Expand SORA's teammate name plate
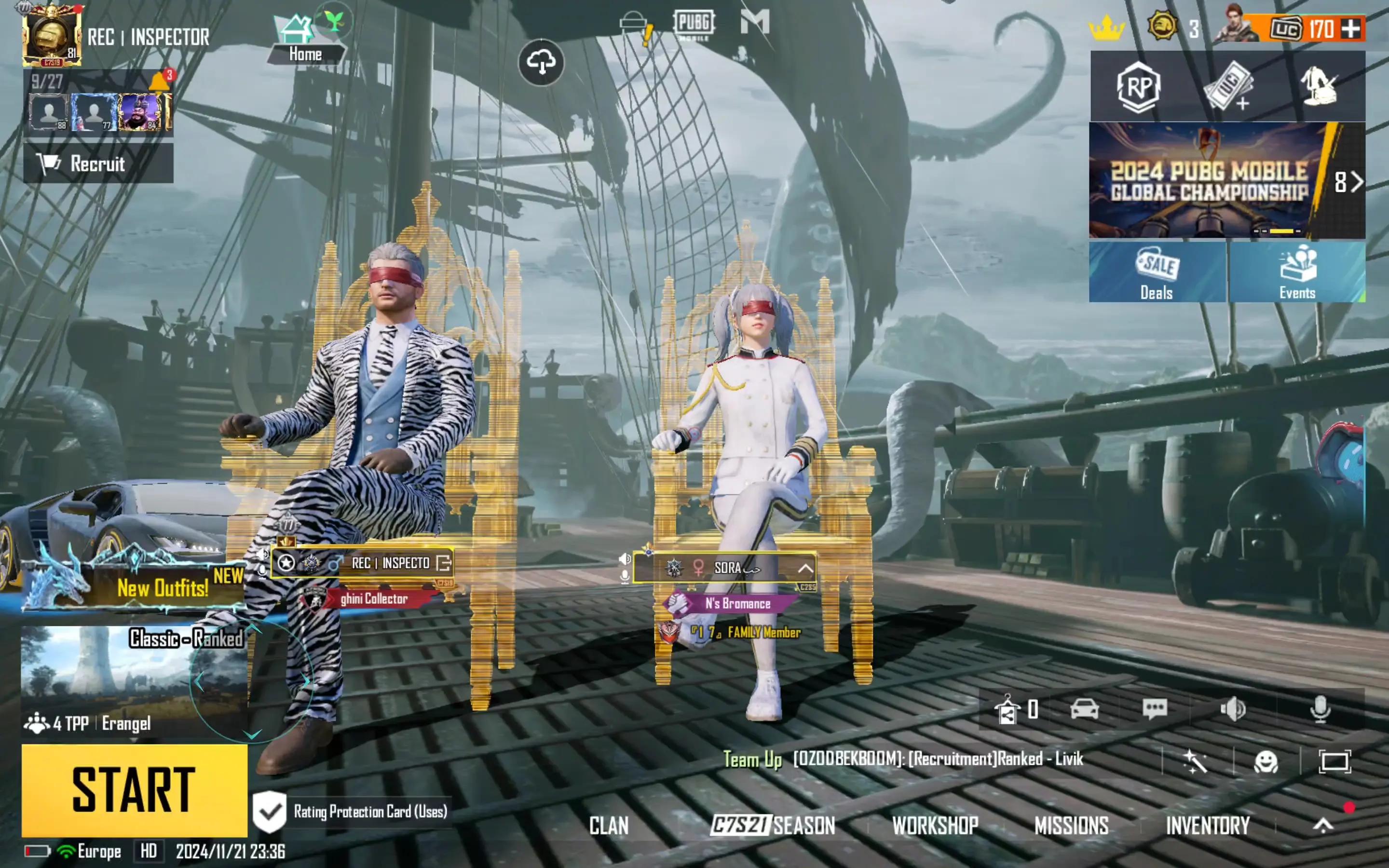 click(805, 569)
